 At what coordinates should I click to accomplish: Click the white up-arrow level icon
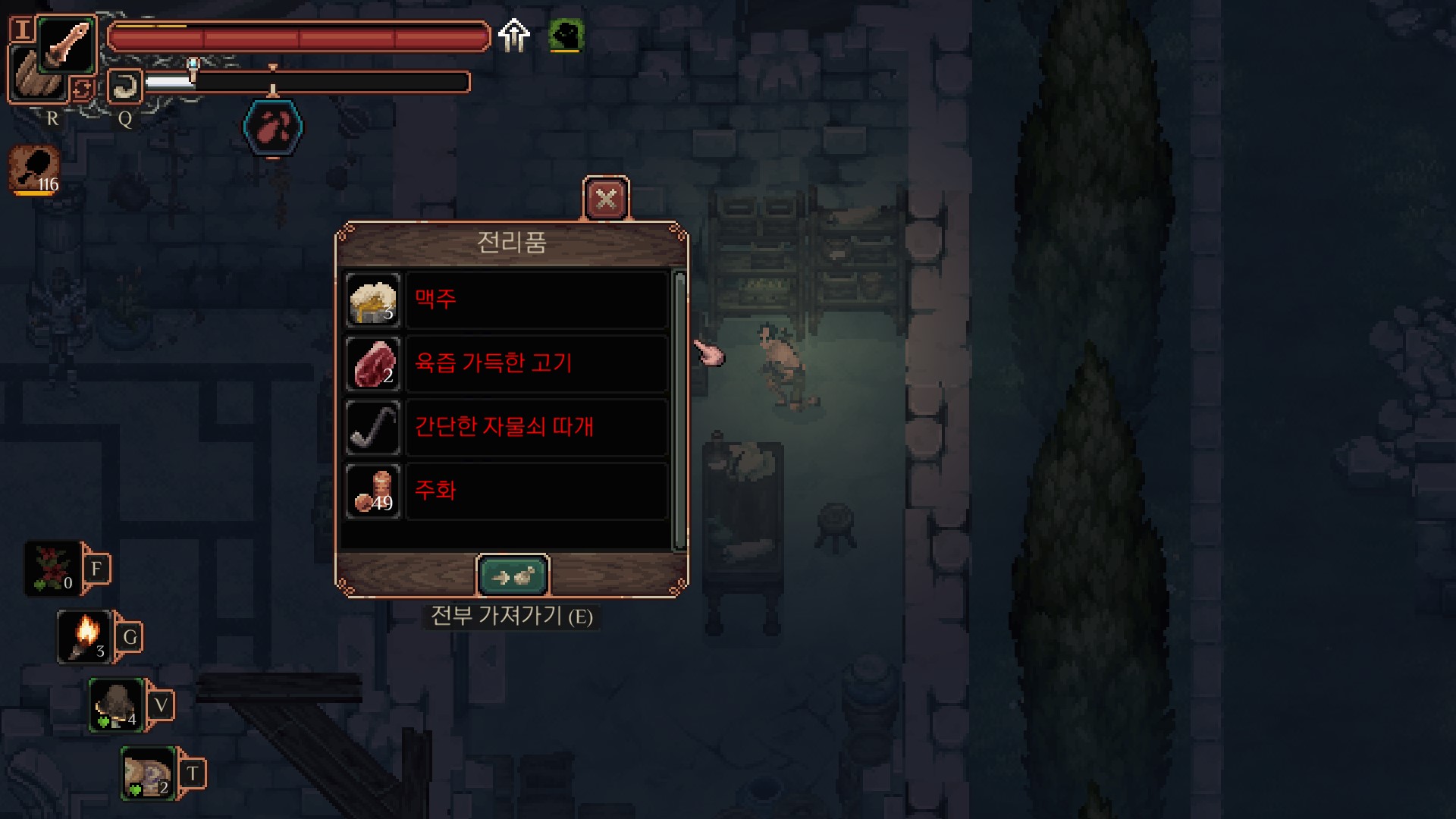(x=514, y=35)
